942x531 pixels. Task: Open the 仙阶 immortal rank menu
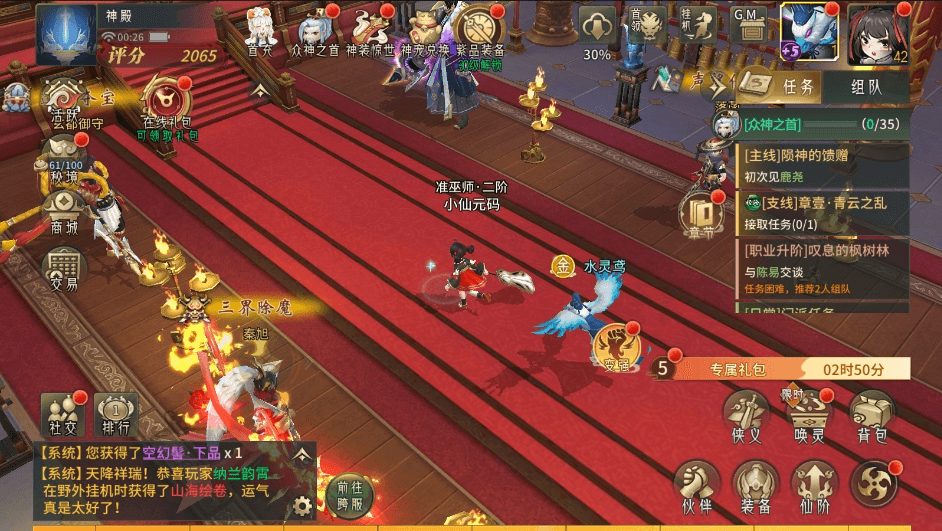pyautogui.click(x=814, y=484)
